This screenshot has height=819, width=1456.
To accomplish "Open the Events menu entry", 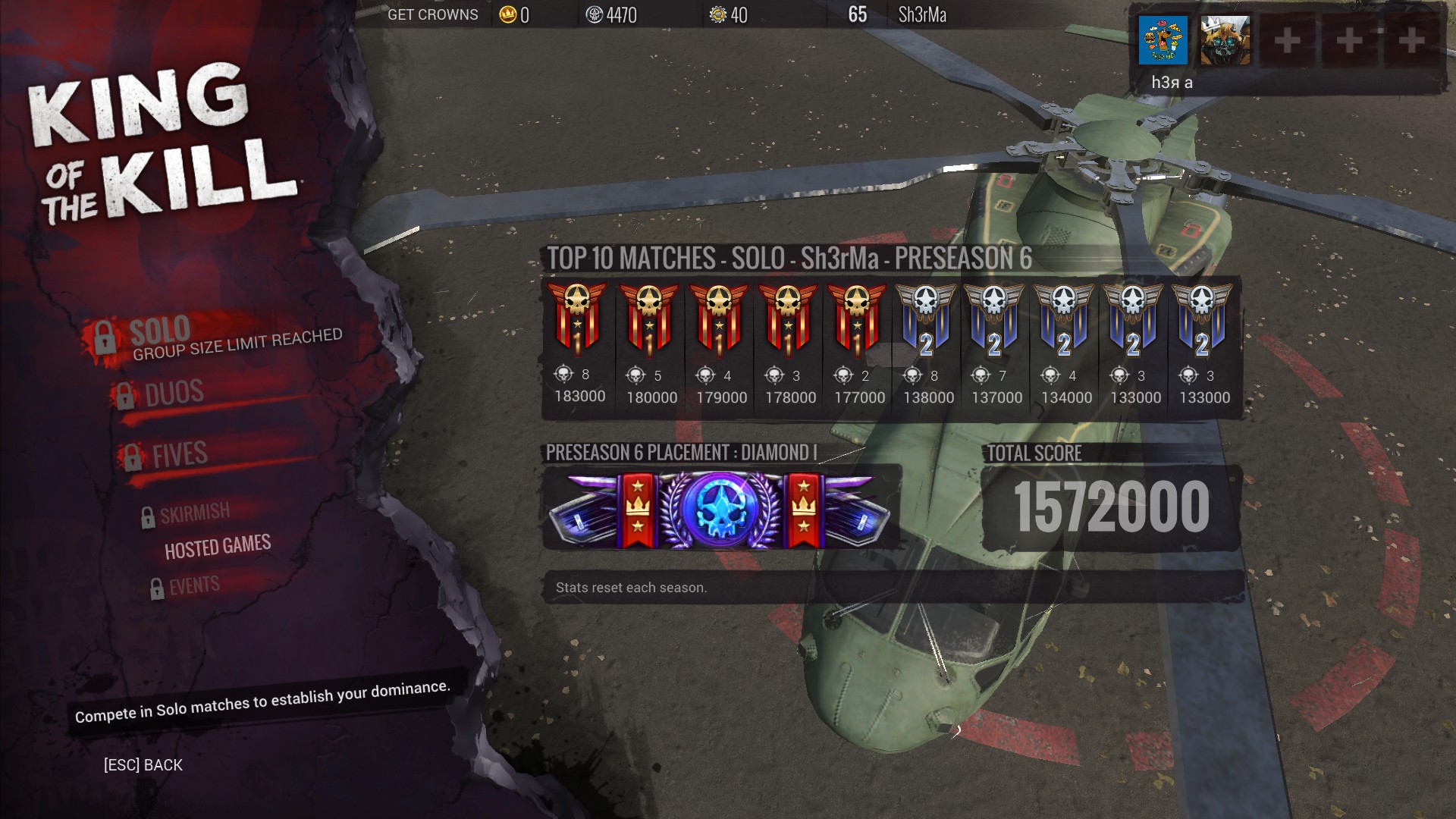I will pyautogui.click(x=194, y=585).
